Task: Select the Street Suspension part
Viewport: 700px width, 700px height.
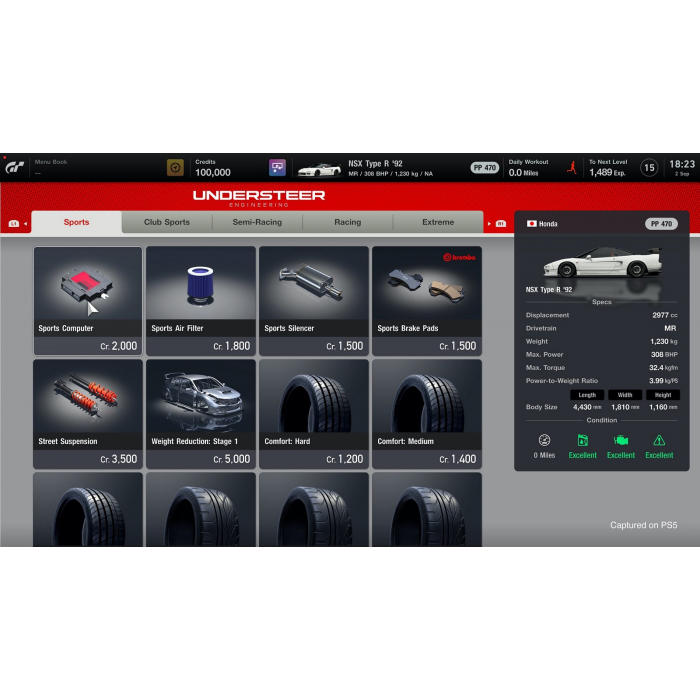Action: click(88, 414)
